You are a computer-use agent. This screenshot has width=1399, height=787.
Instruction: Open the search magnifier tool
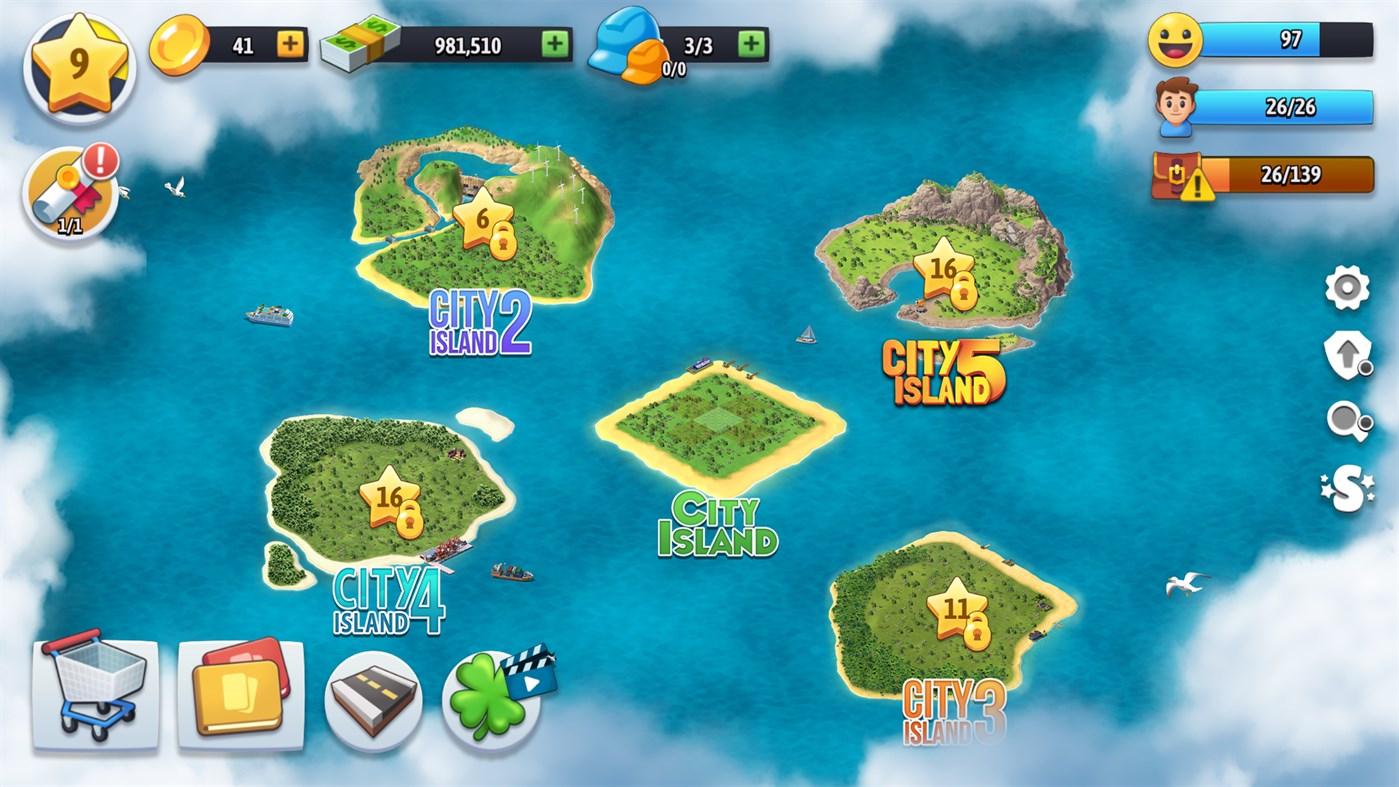point(1346,420)
